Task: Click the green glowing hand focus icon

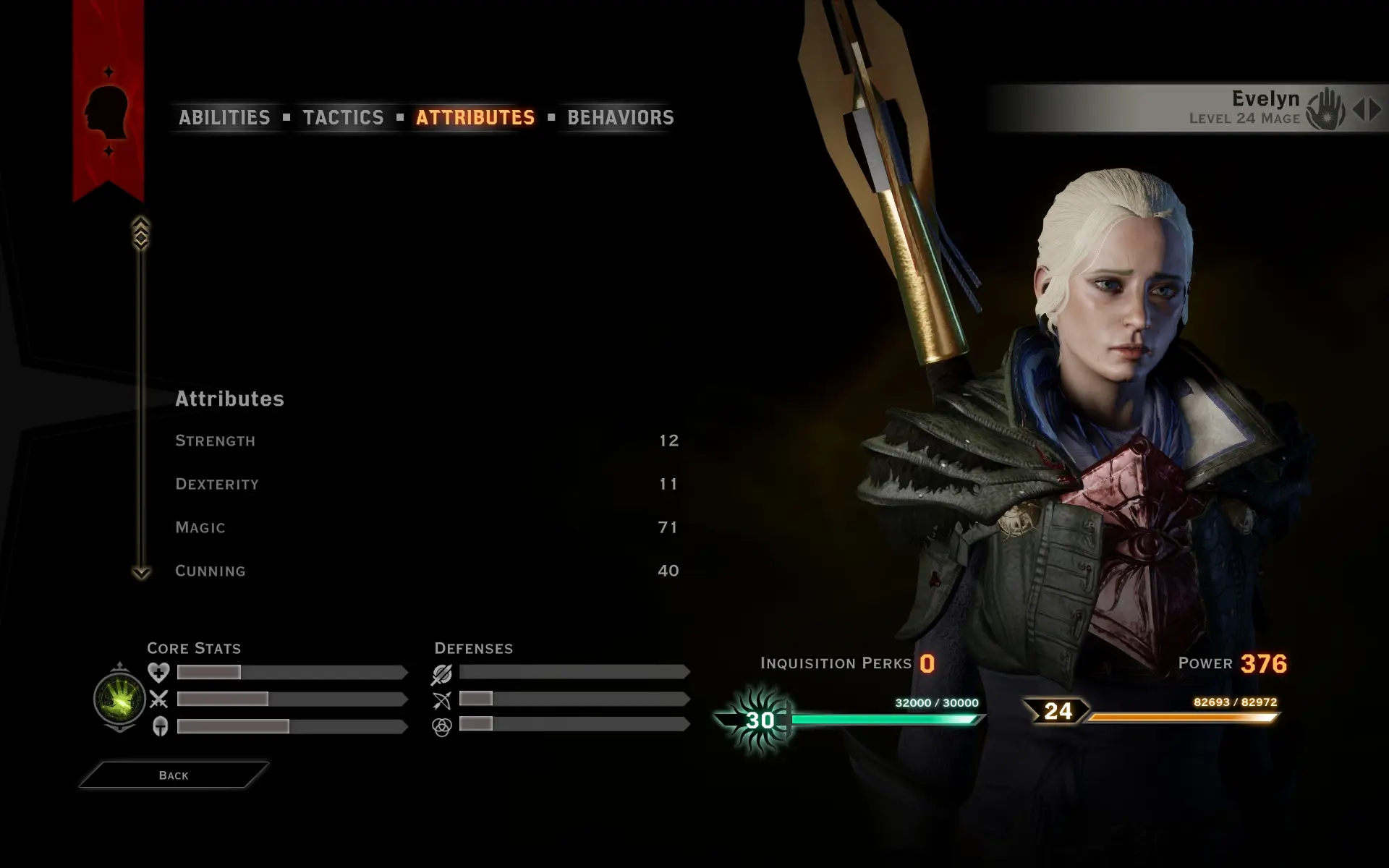Action: click(120, 698)
